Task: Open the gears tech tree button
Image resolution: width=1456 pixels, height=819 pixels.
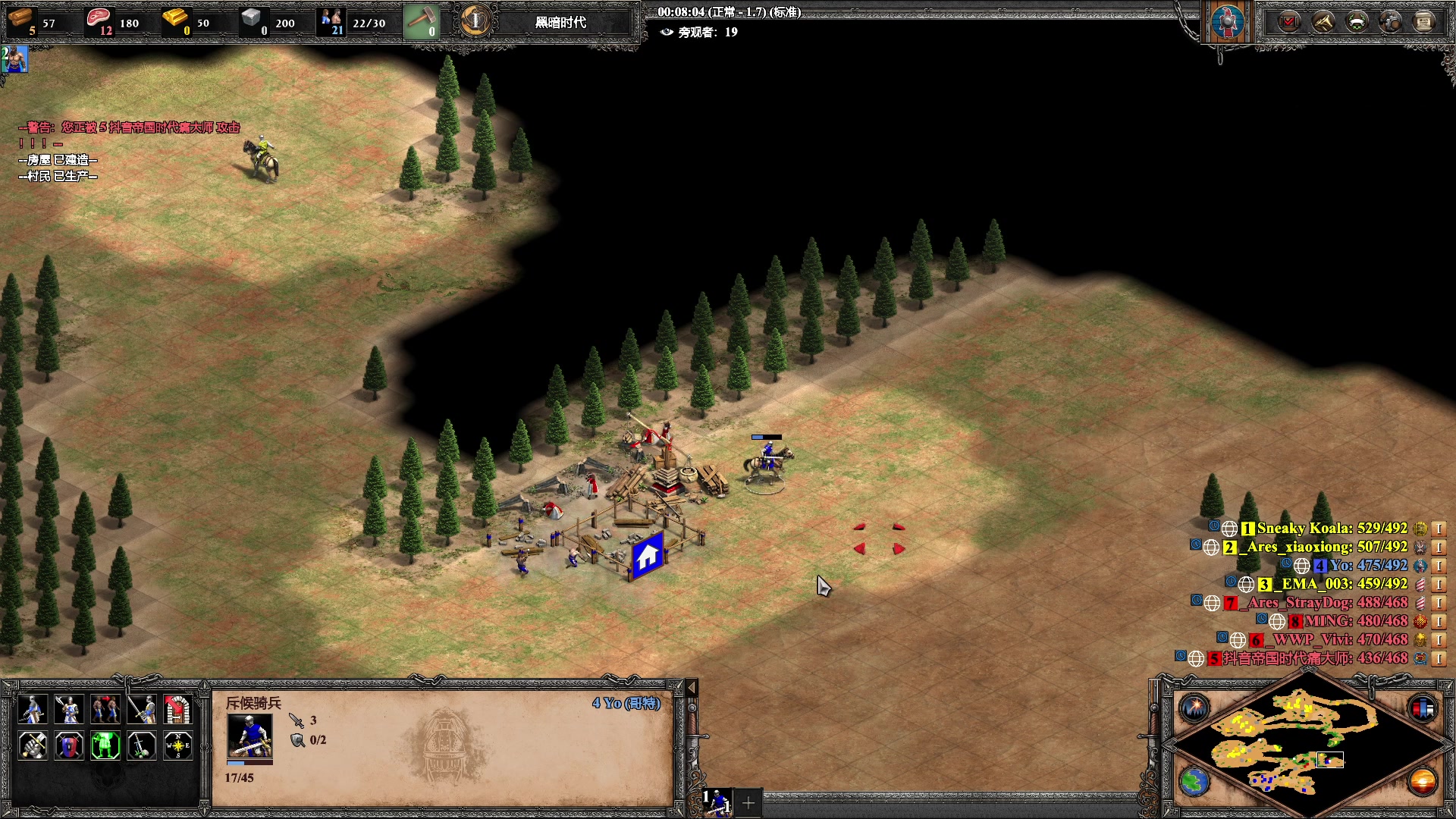Action: pyautogui.click(x=1390, y=22)
